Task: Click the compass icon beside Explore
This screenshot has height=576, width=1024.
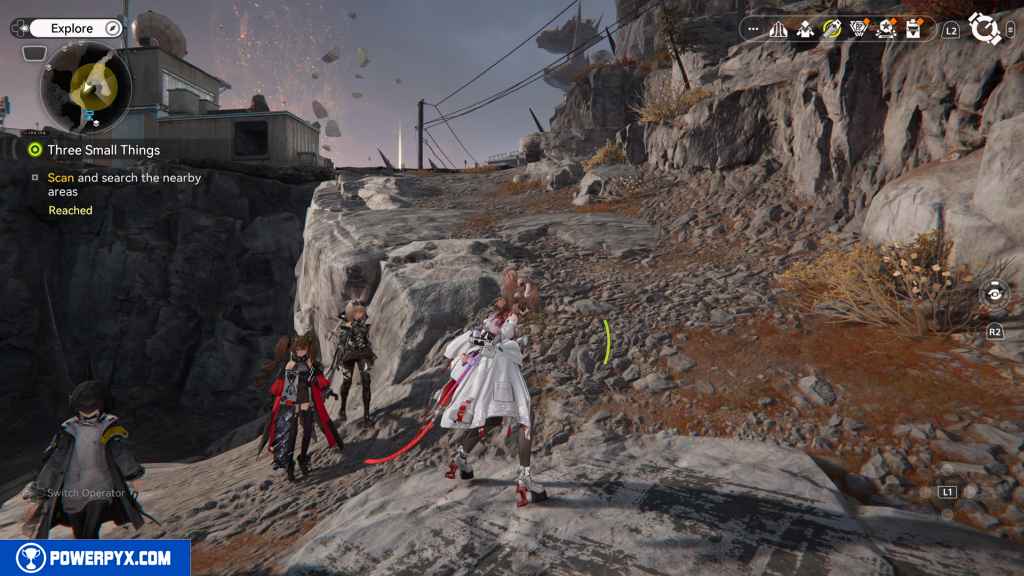Action: point(112,28)
